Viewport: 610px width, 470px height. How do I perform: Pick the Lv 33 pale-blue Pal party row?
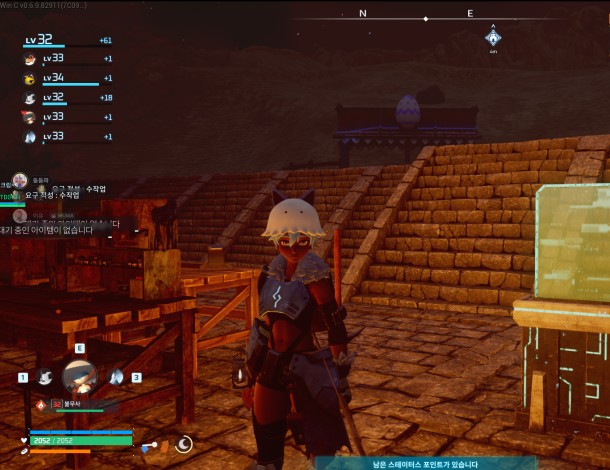(x=30, y=137)
